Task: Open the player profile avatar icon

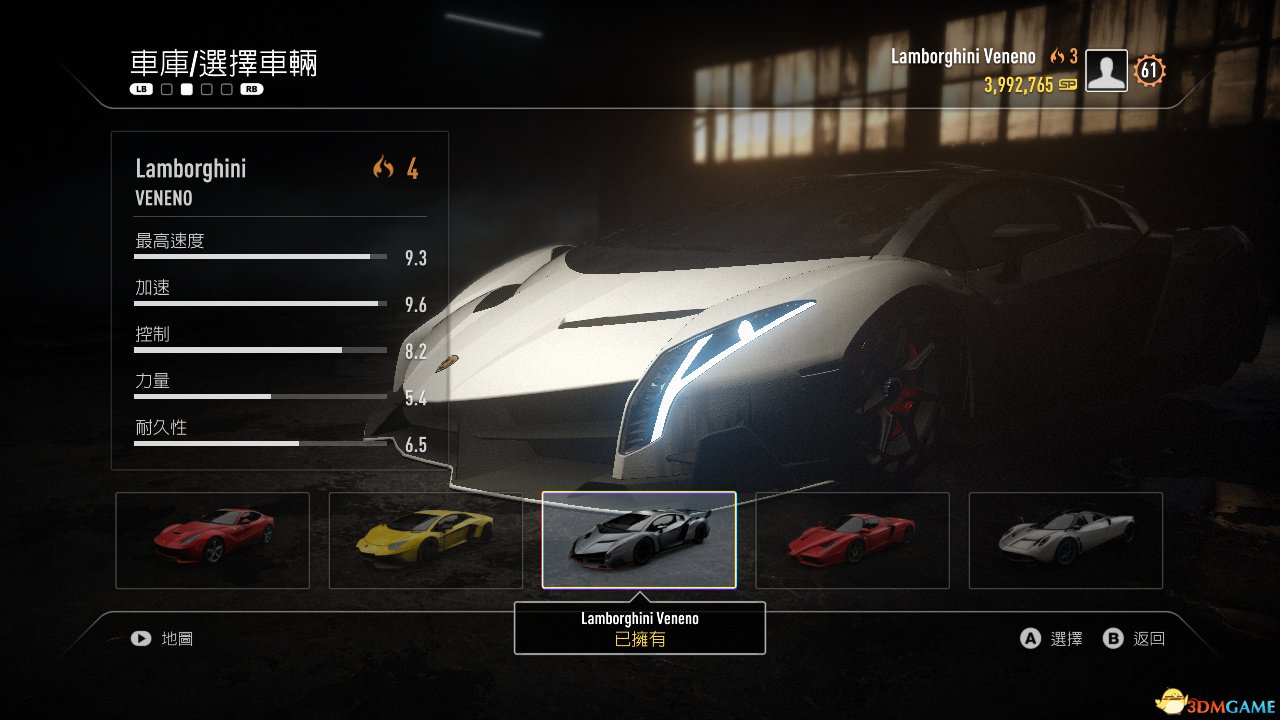Action: pos(1107,71)
